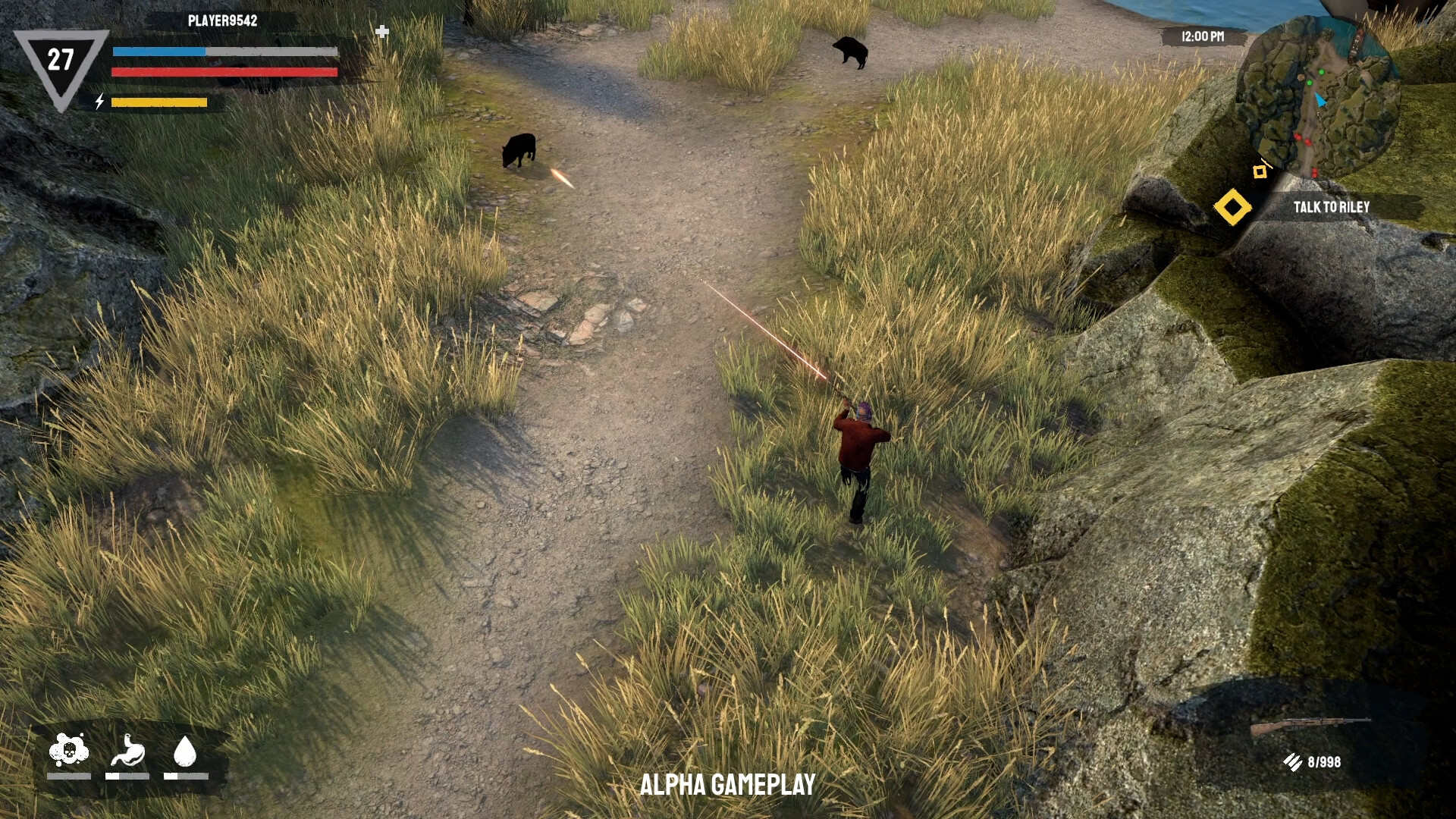Click a red enemy dot on the minimap

[1298, 137]
